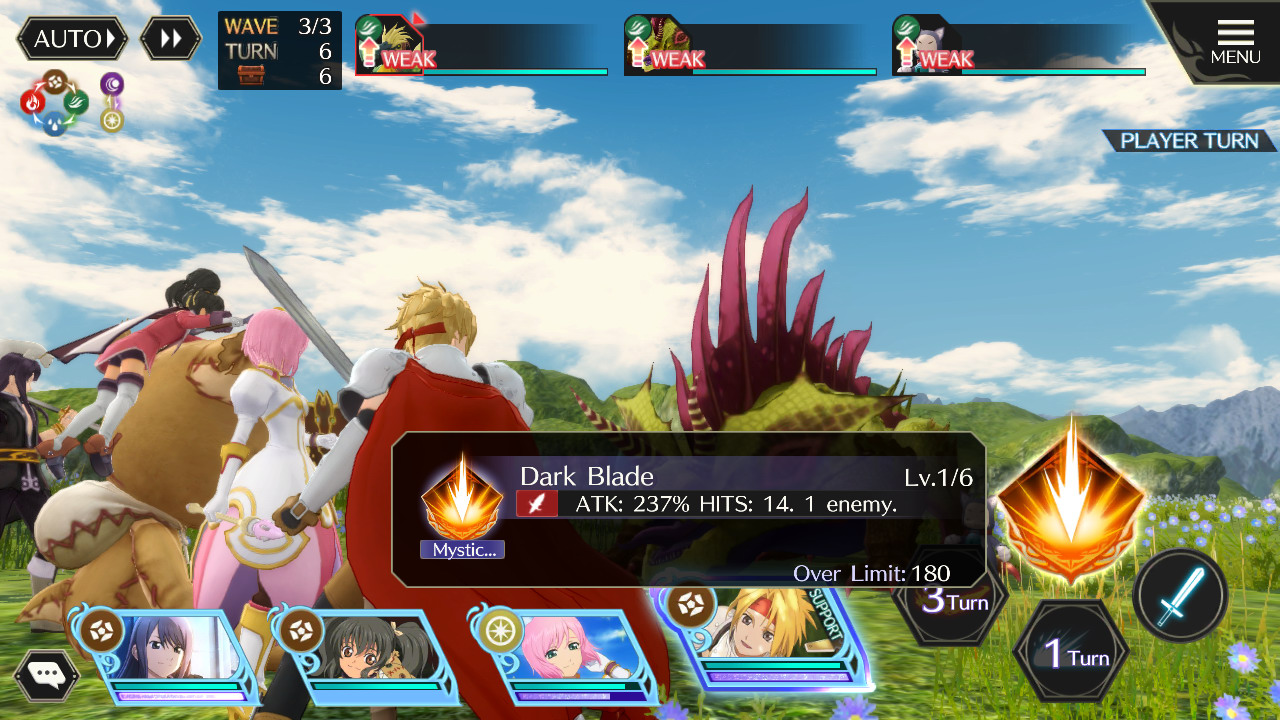Choose the skill with 3 Turn cooldown
This screenshot has width=1280, height=720.
coord(945,600)
